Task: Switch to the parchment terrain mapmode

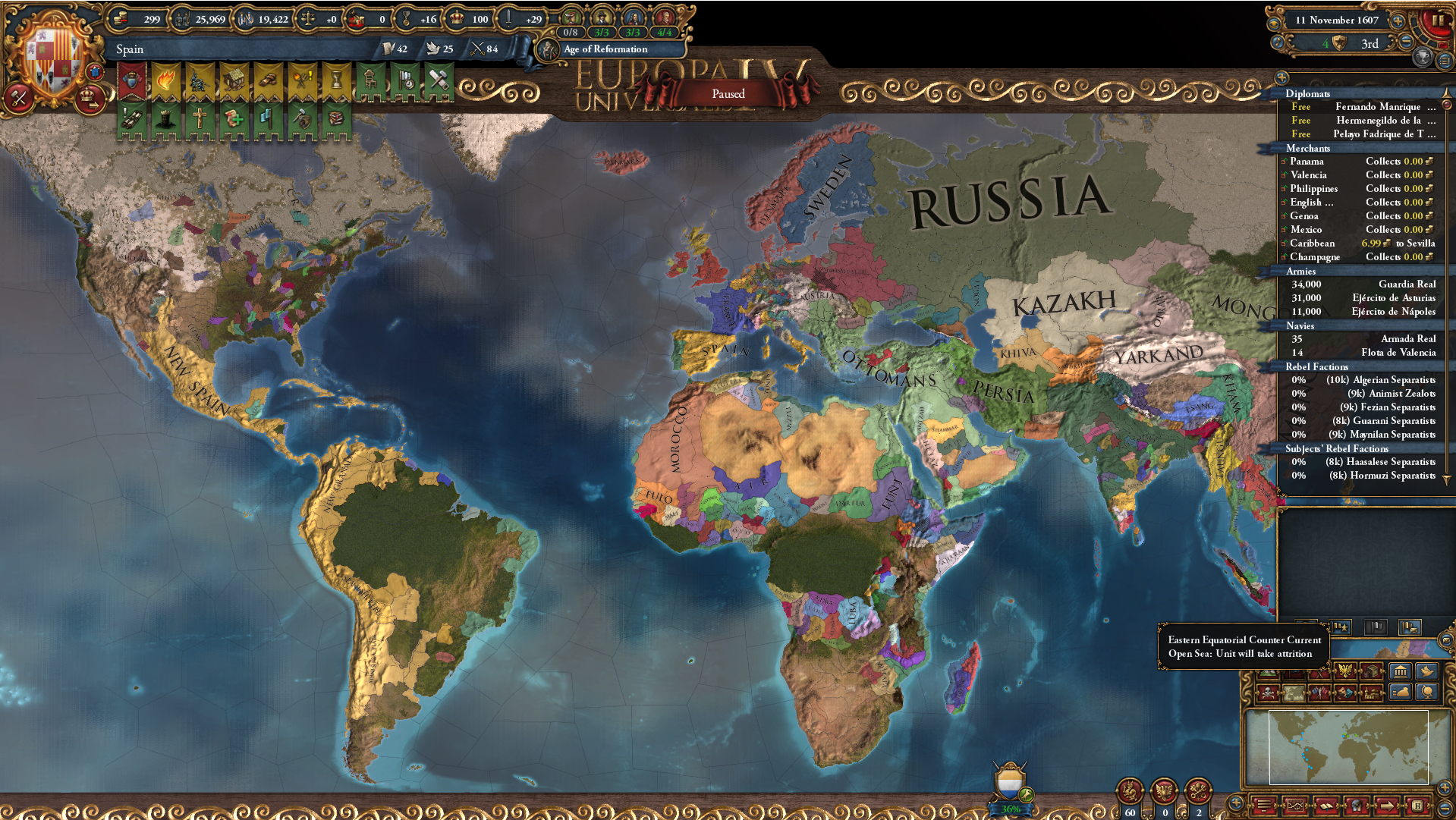Action: click(x=1294, y=693)
